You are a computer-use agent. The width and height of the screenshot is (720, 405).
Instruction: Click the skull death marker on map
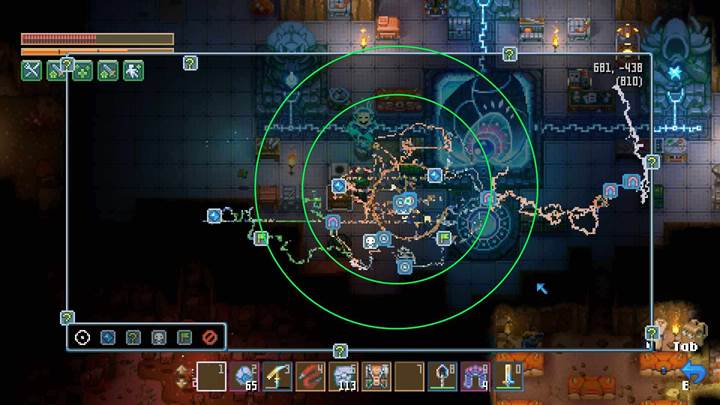pyautogui.click(x=369, y=240)
